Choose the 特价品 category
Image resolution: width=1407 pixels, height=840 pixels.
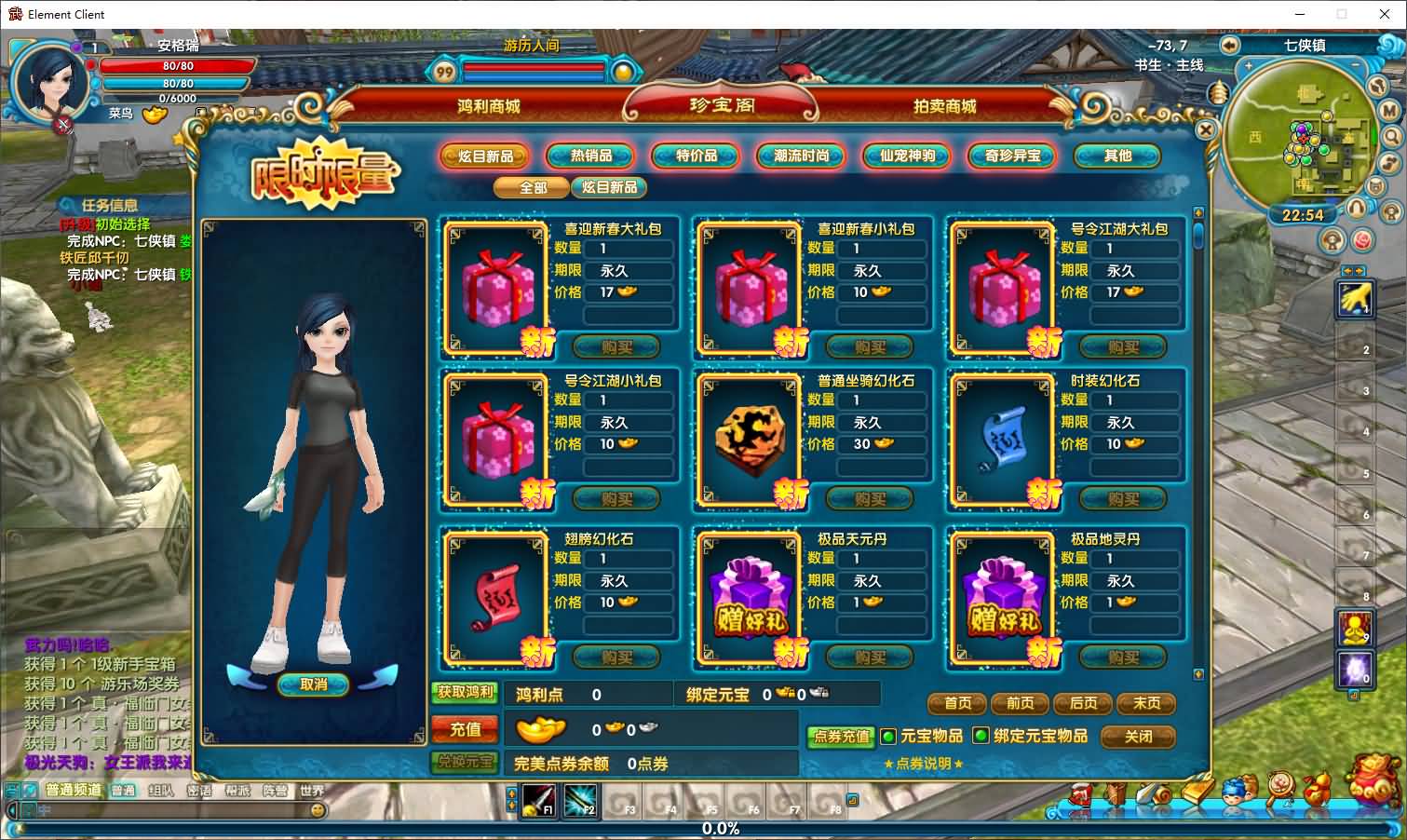pyautogui.click(x=697, y=156)
